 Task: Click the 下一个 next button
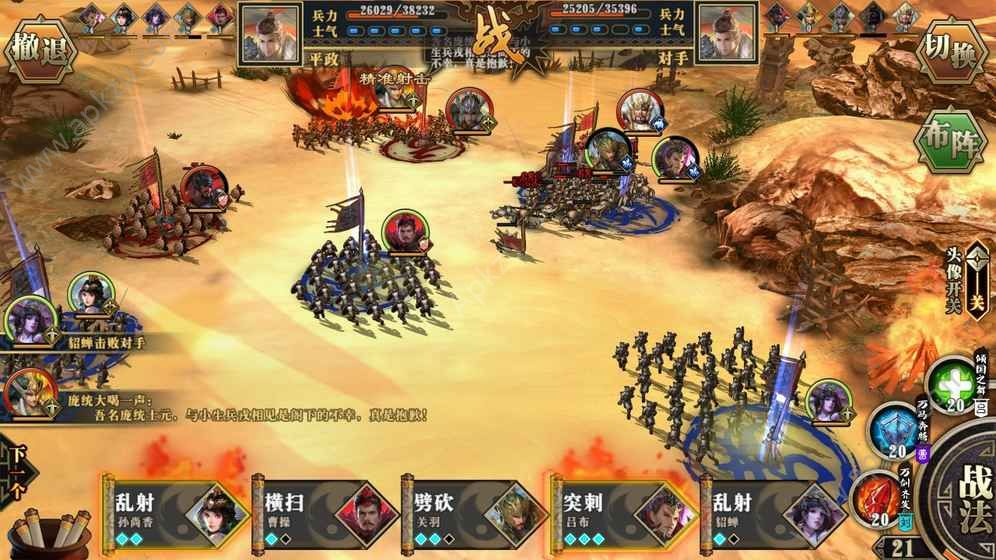[15, 470]
